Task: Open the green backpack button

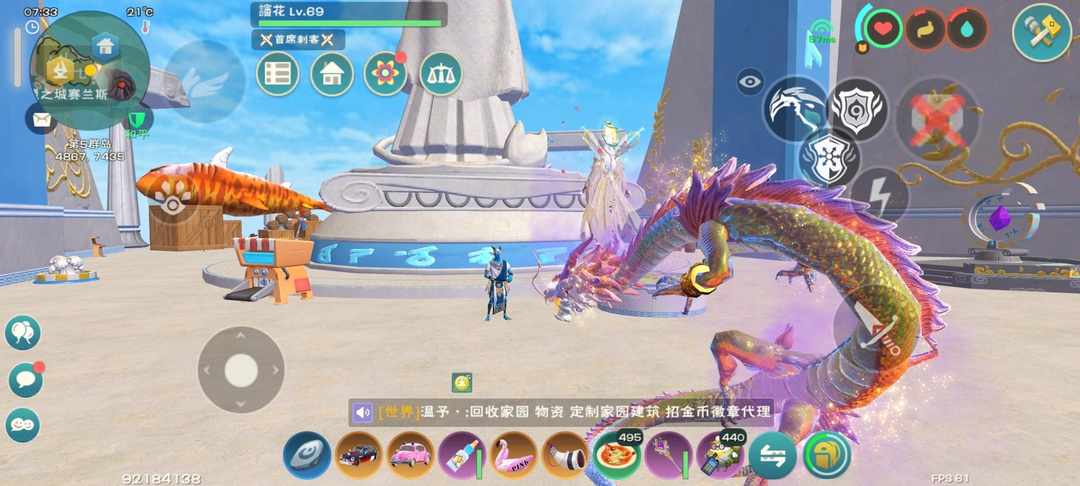Action: 826,455
